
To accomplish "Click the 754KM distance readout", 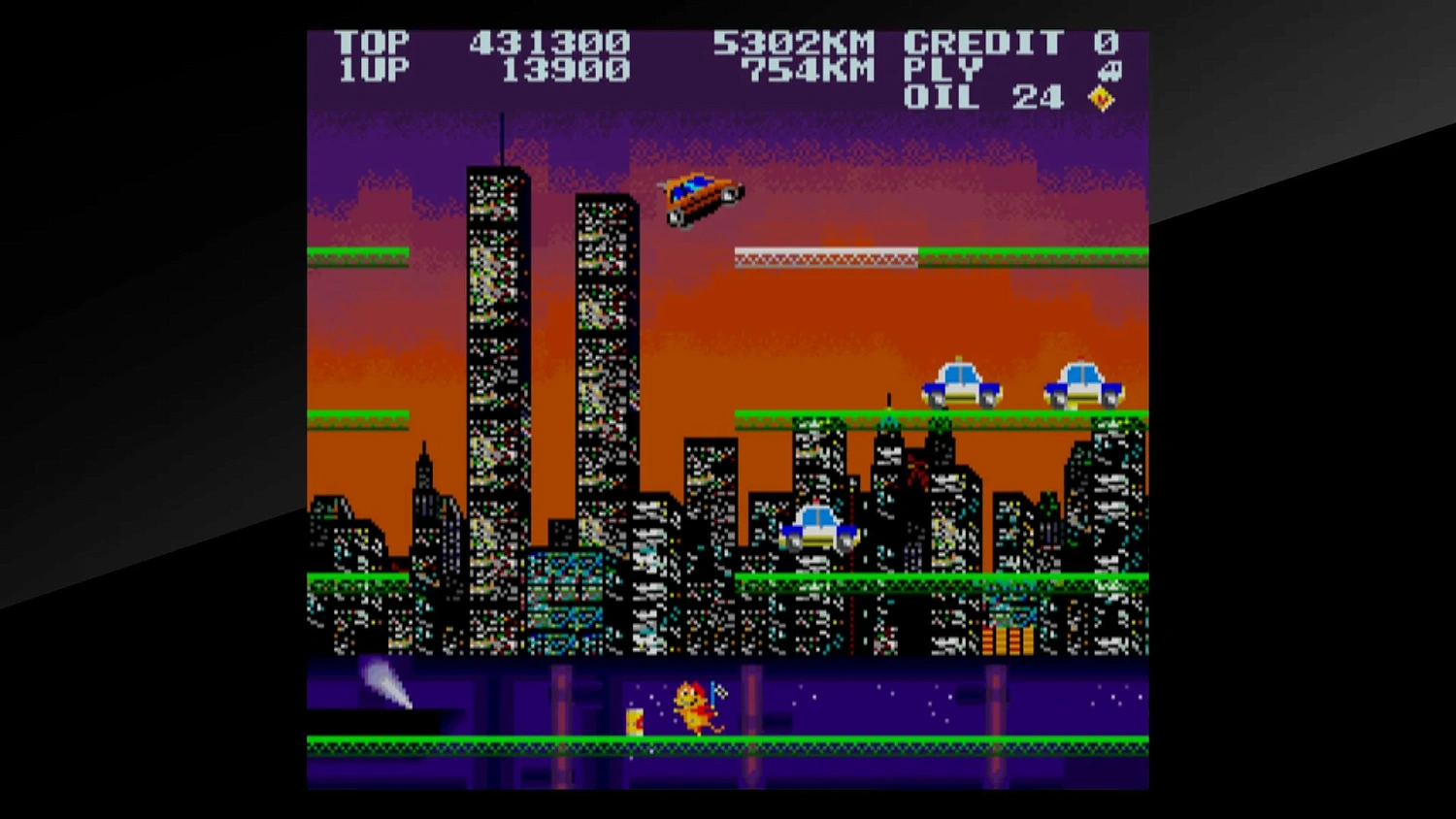I will pyautogui.click(x=806, y=70).
